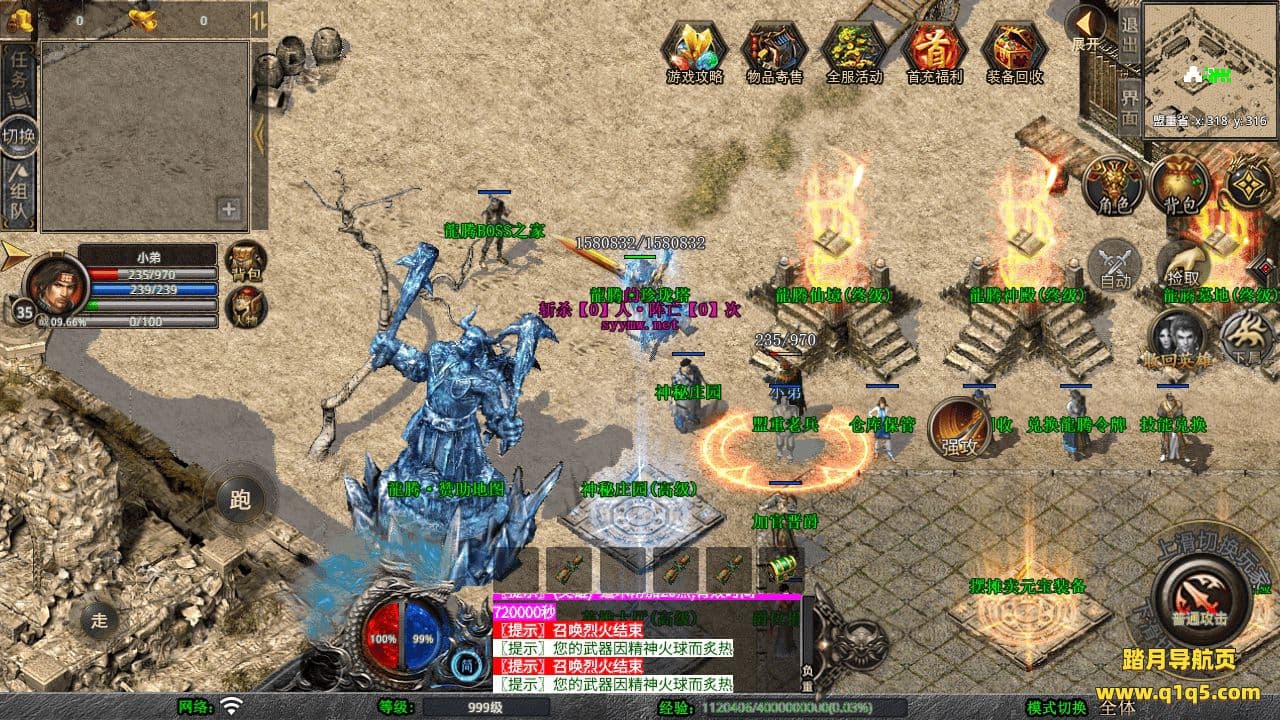Click the 切换 switch button
This screenshot has height=720, width=1280.
pos(19,135)
